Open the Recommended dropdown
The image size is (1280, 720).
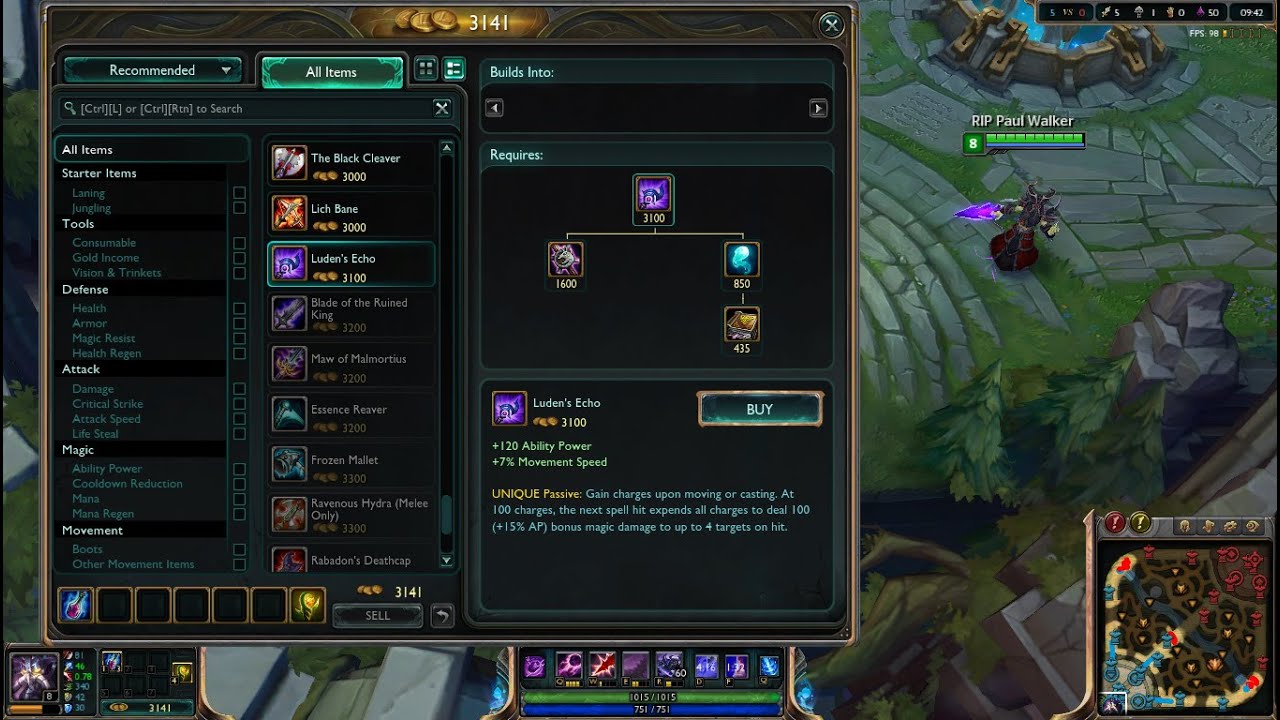(x=152, y=69)
